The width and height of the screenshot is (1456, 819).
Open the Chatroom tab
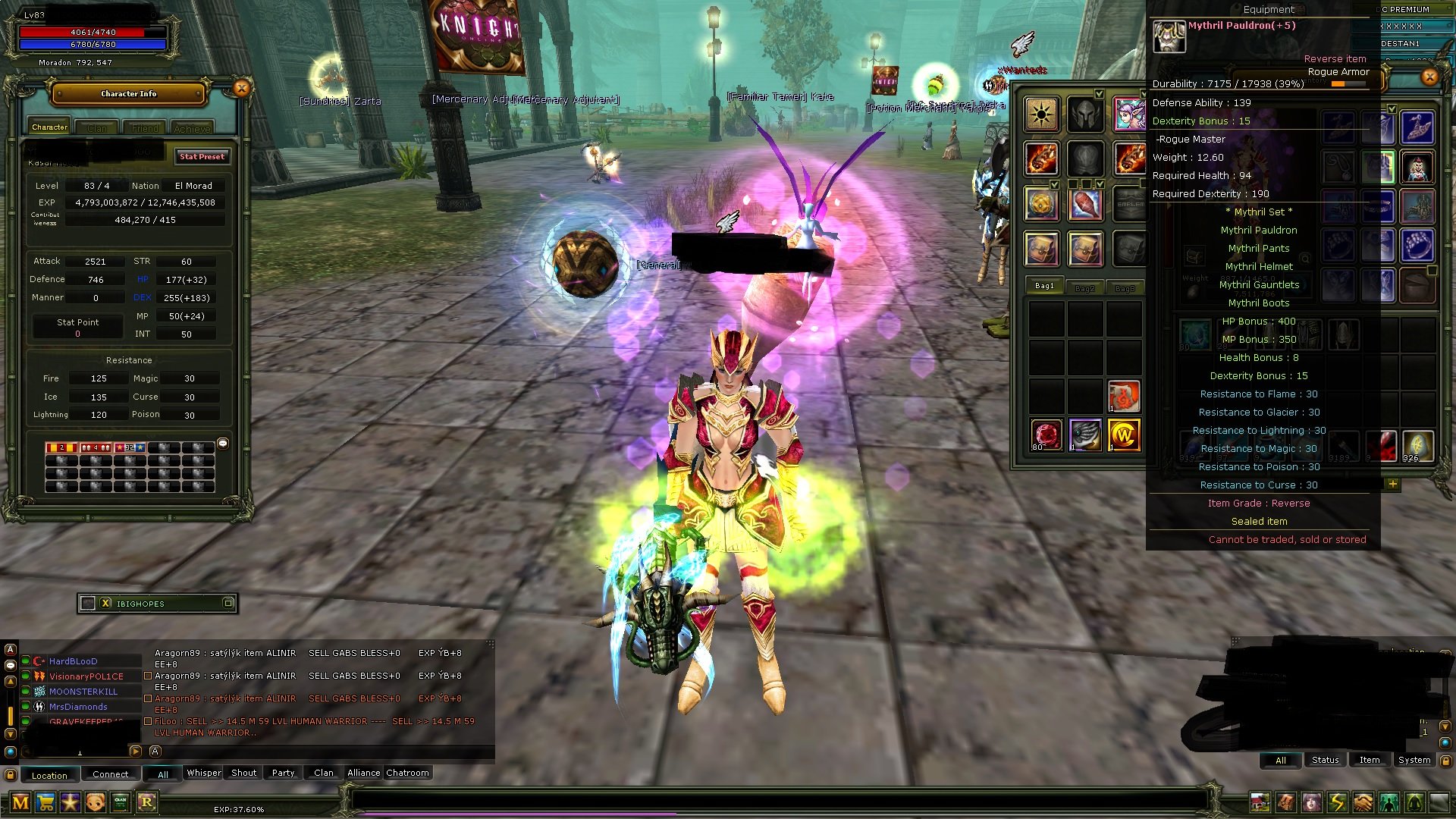[407, 773]
